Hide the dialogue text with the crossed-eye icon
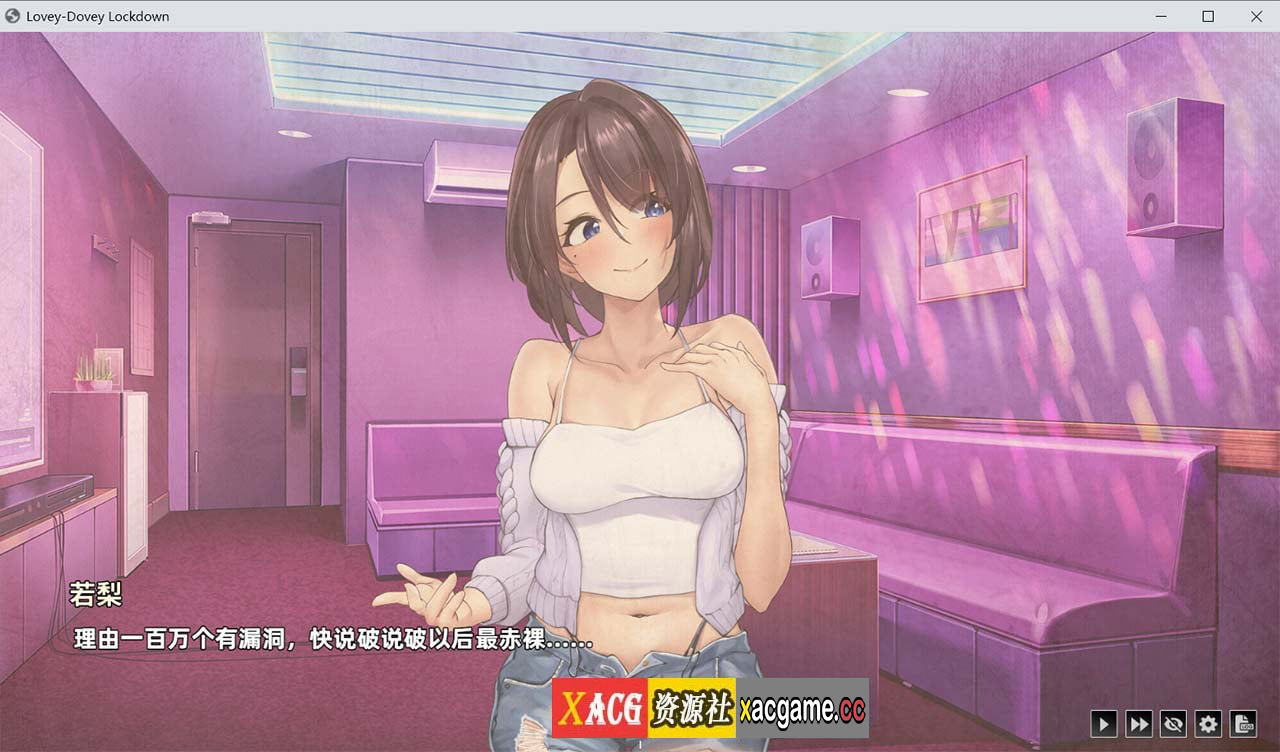 [1173, 723]
